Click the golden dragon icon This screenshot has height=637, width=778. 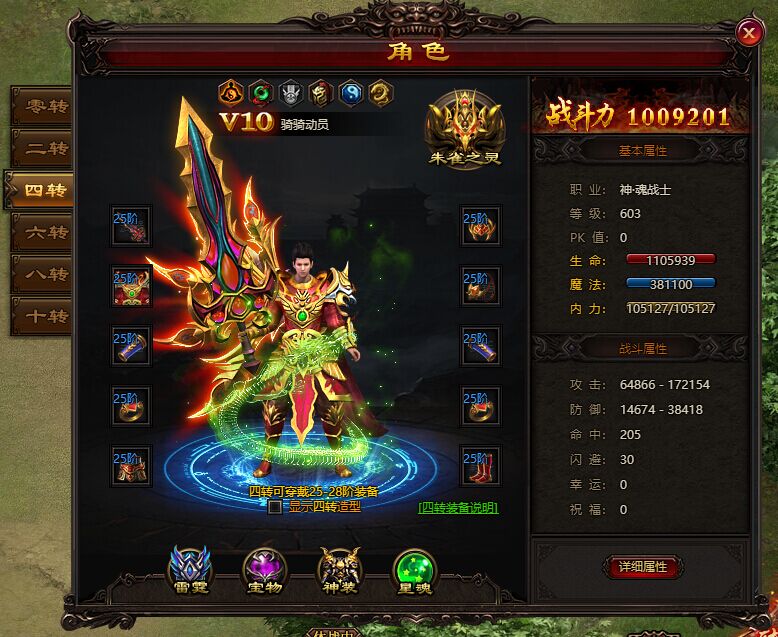point(381,93)
